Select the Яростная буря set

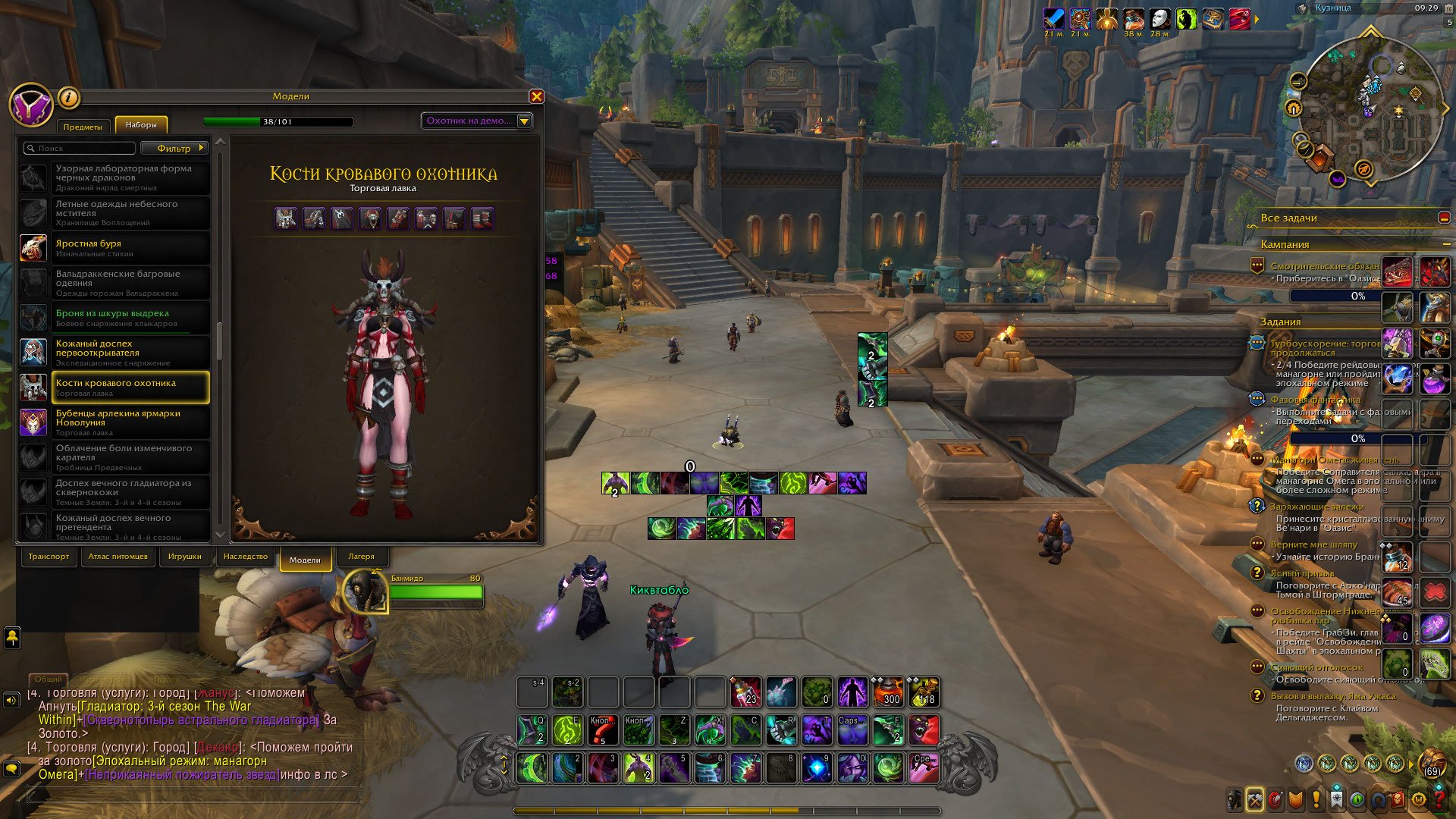click(x=115, y=248)
